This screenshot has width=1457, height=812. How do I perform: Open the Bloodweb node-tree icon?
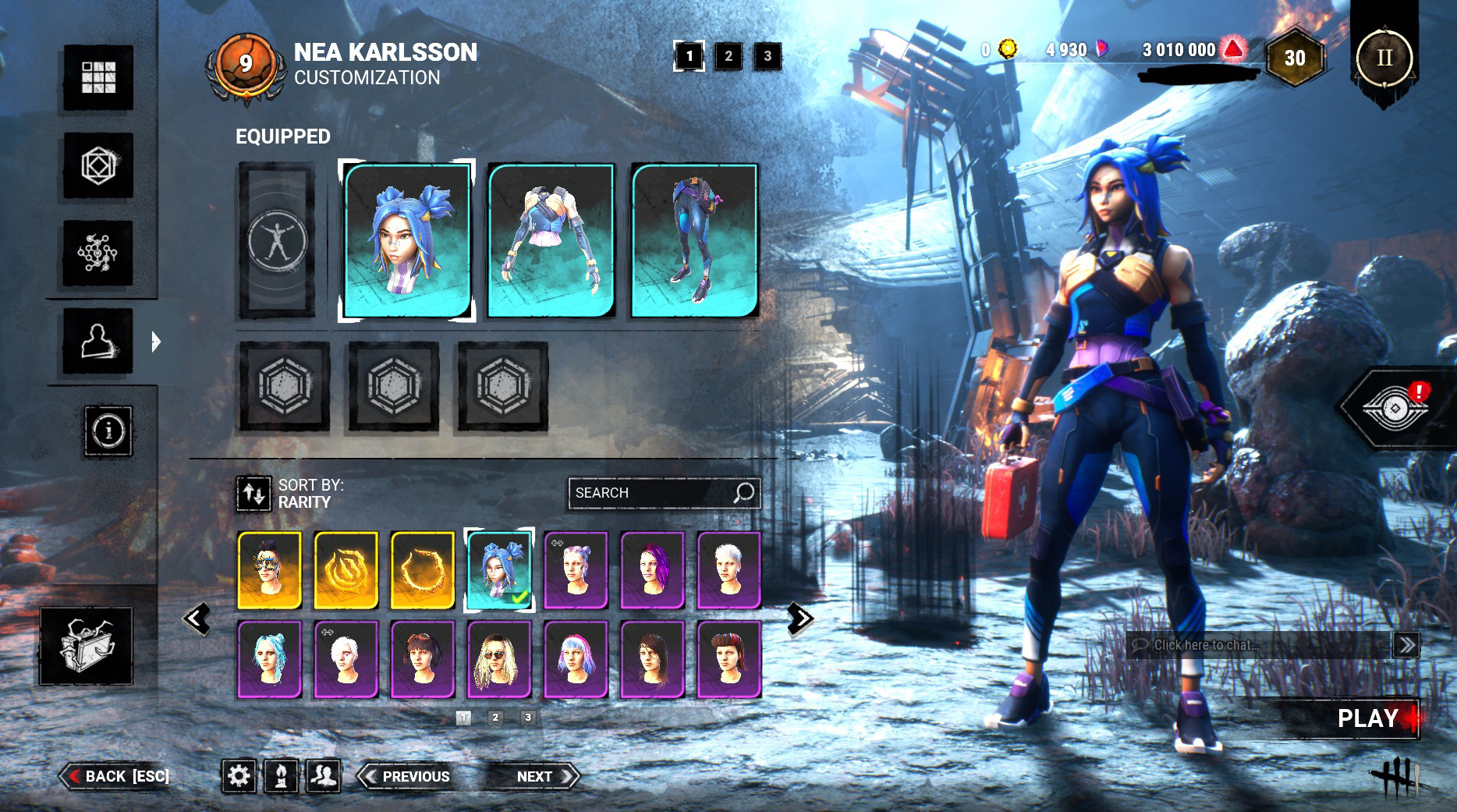pos(97,254)
